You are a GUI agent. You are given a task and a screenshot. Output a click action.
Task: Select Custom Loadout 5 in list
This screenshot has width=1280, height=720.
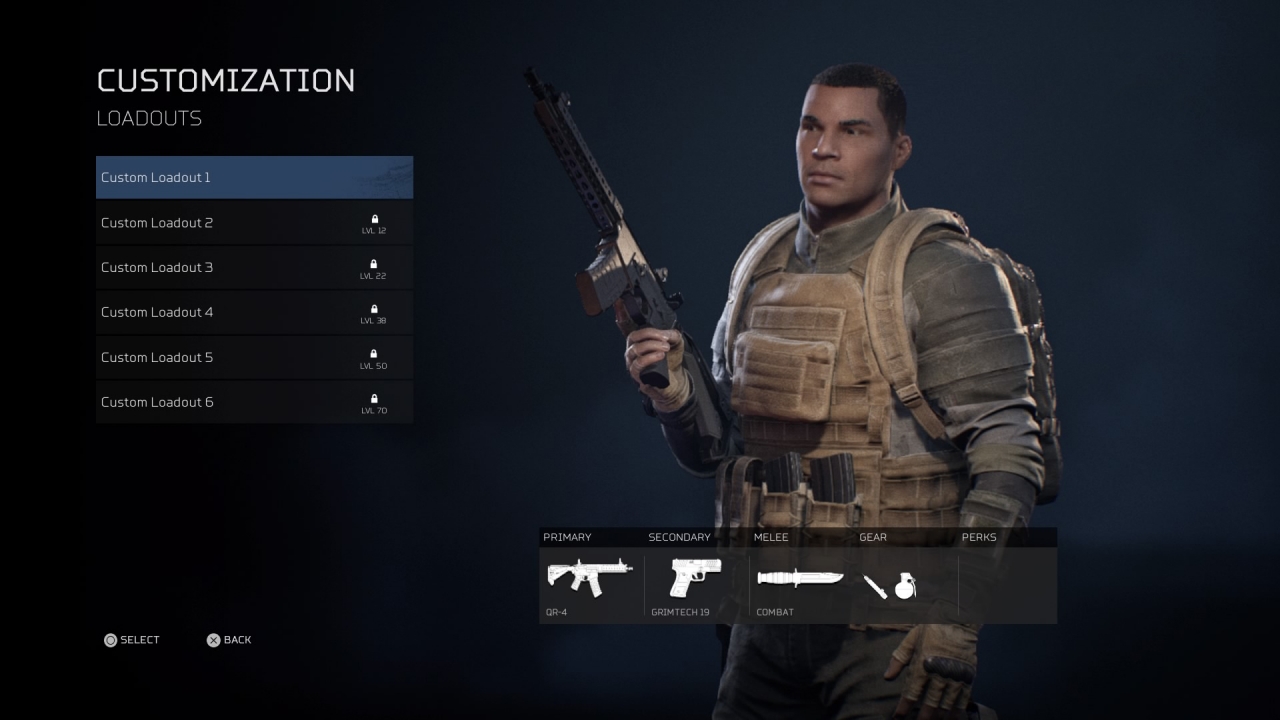click(x=254, y=357)
